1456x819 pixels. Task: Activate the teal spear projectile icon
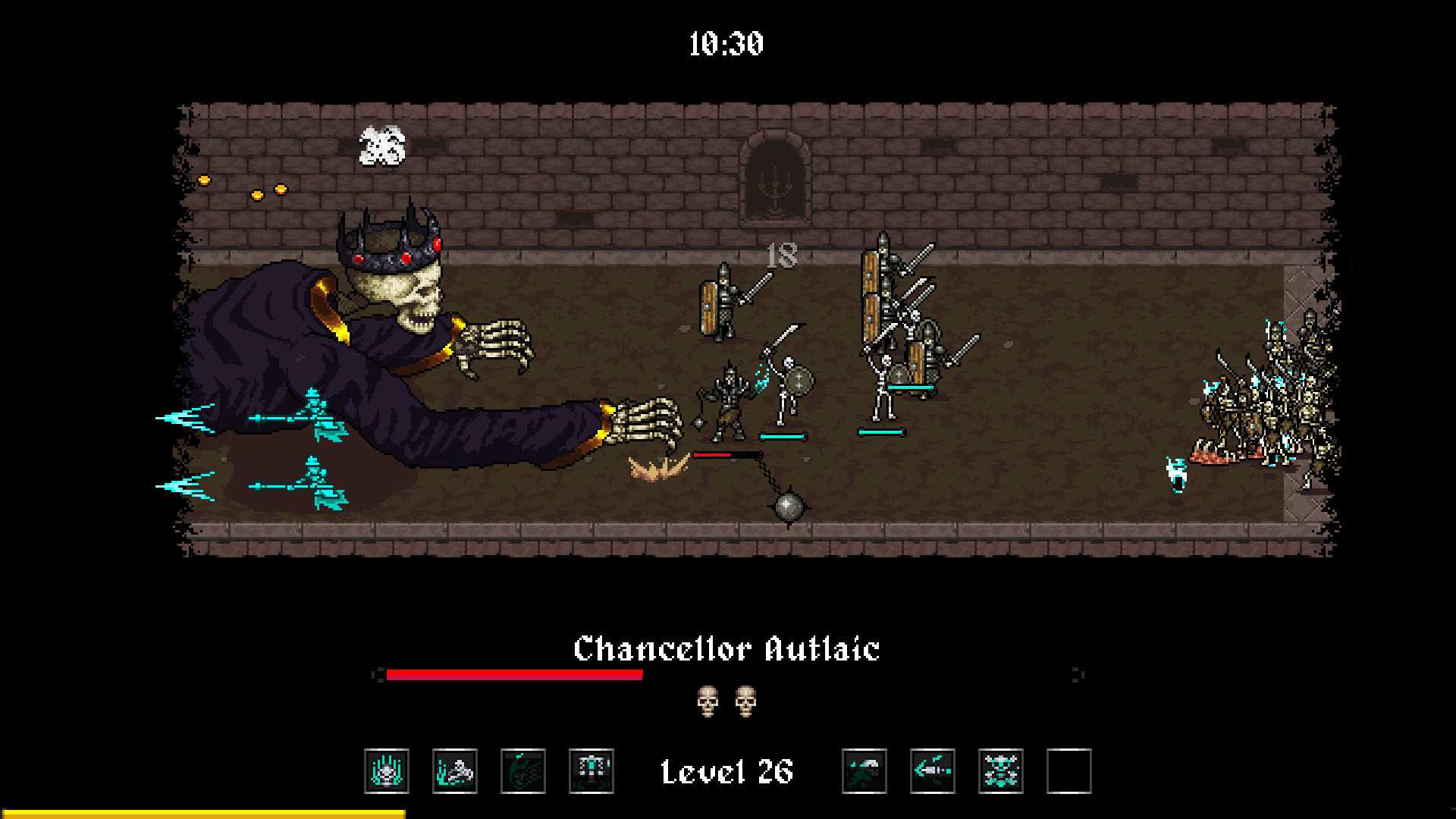pyautogui.click(x=933, y=771)
